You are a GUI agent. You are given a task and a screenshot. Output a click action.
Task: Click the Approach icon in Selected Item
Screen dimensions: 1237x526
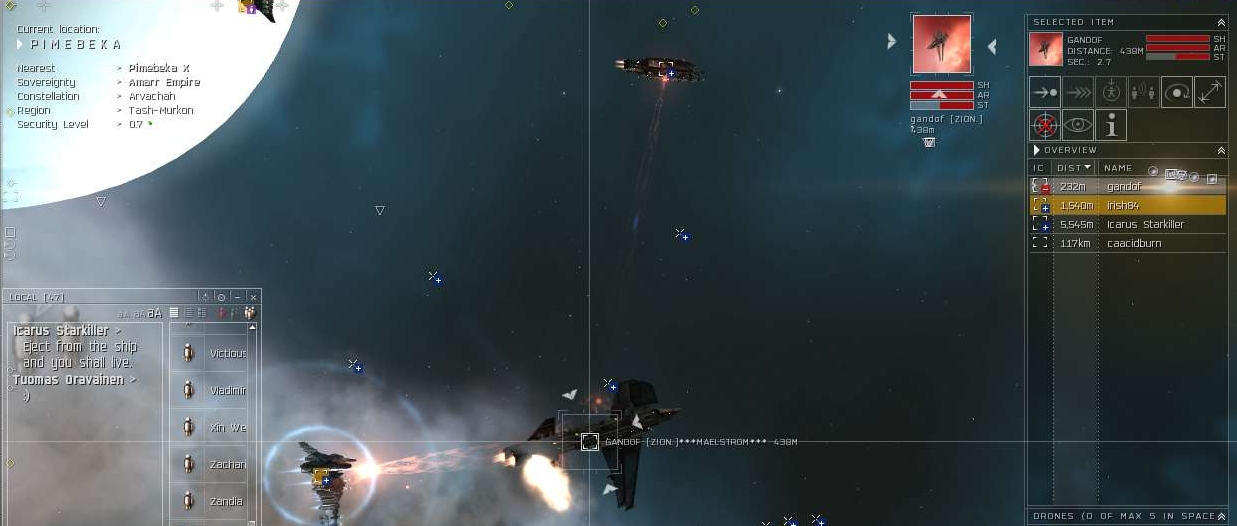(x=1045, y=92)
